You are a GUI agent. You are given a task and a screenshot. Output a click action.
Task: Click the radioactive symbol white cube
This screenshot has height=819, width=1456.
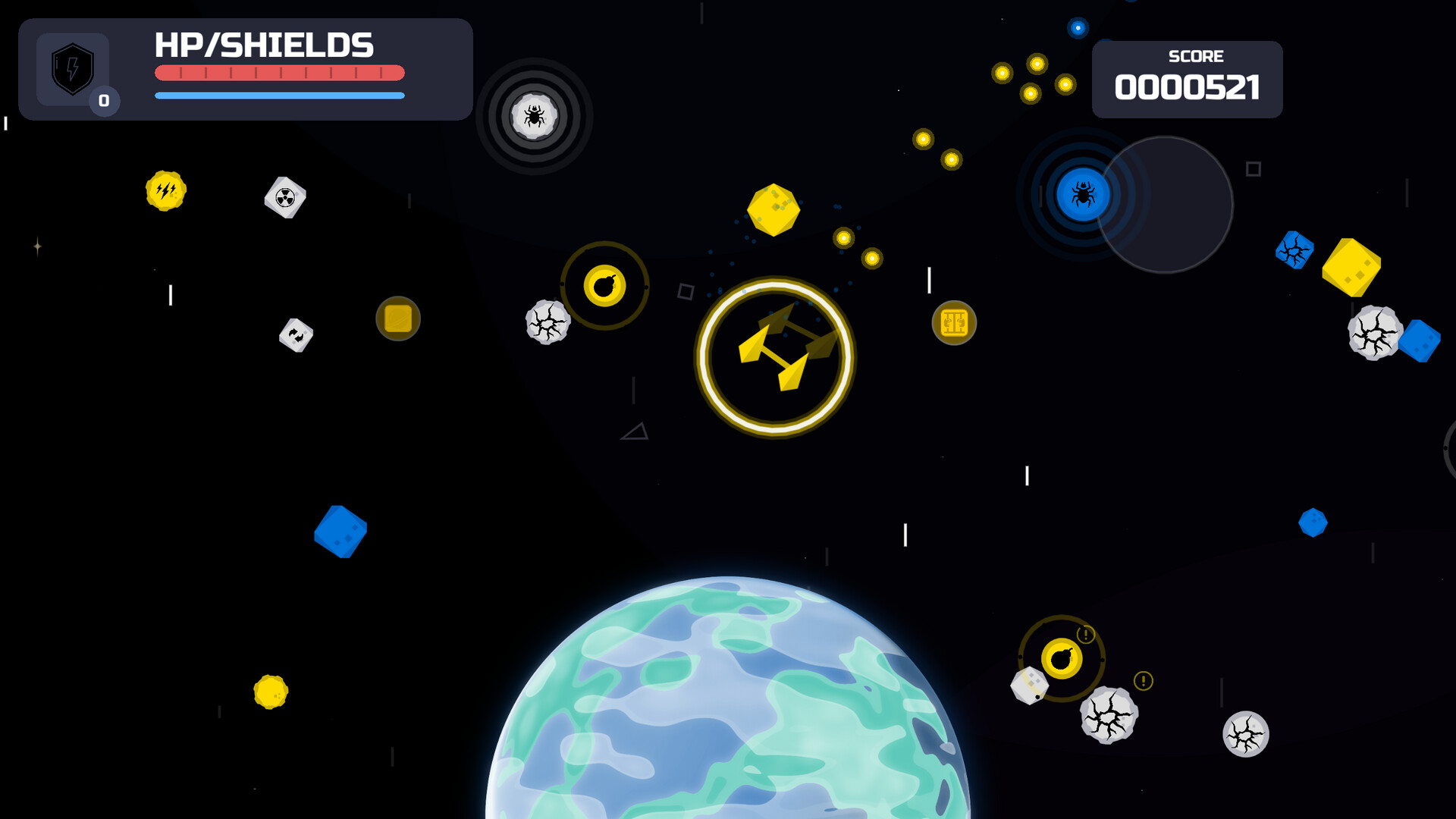click(x=284, y=199)
